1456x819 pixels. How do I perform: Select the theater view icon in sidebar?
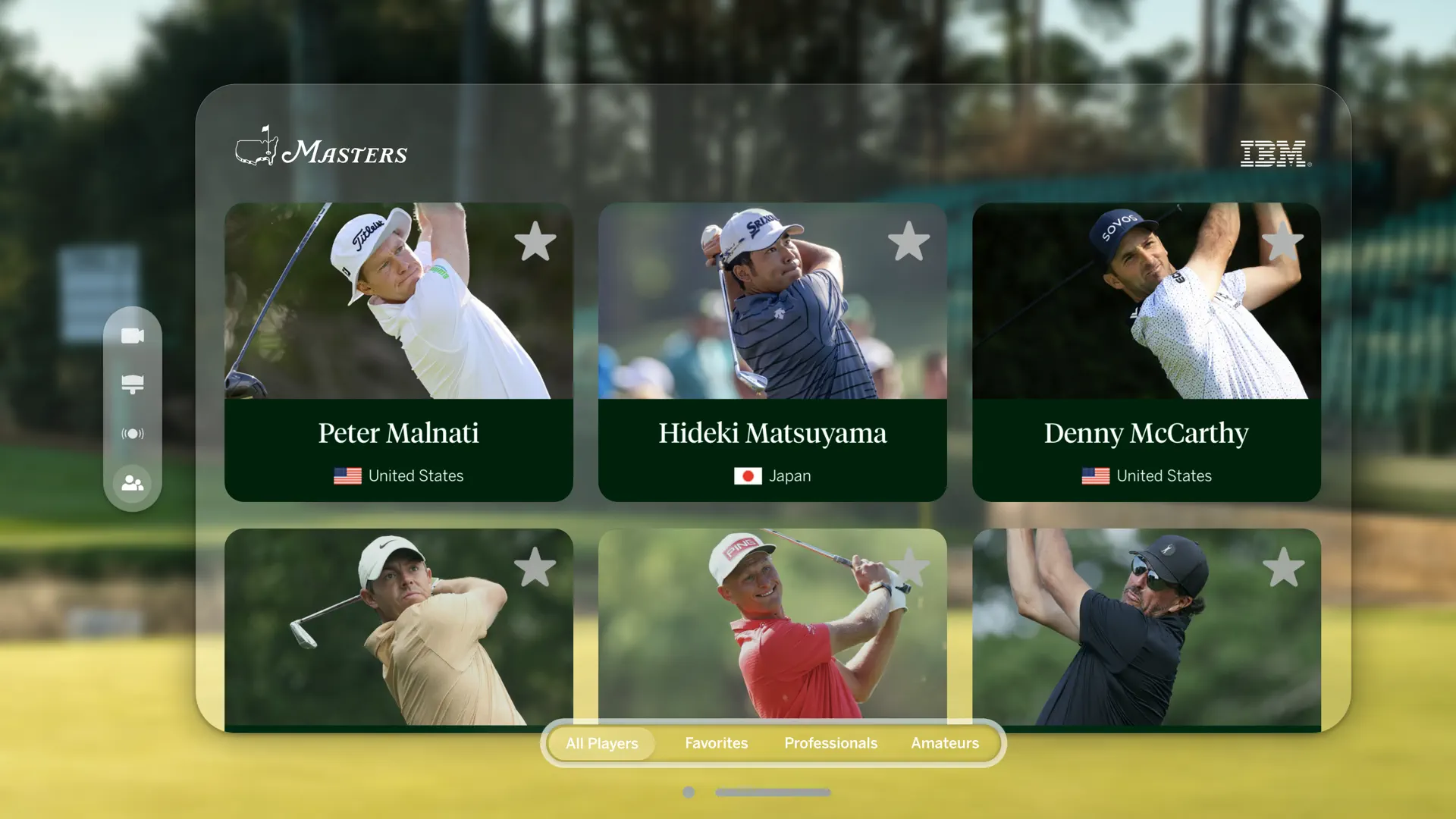click(133, 384)
